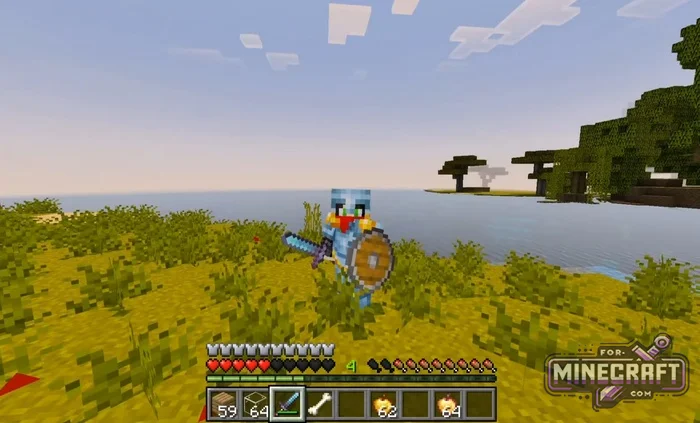Choose the diamond sword hotbar slot

pos(287,404)
